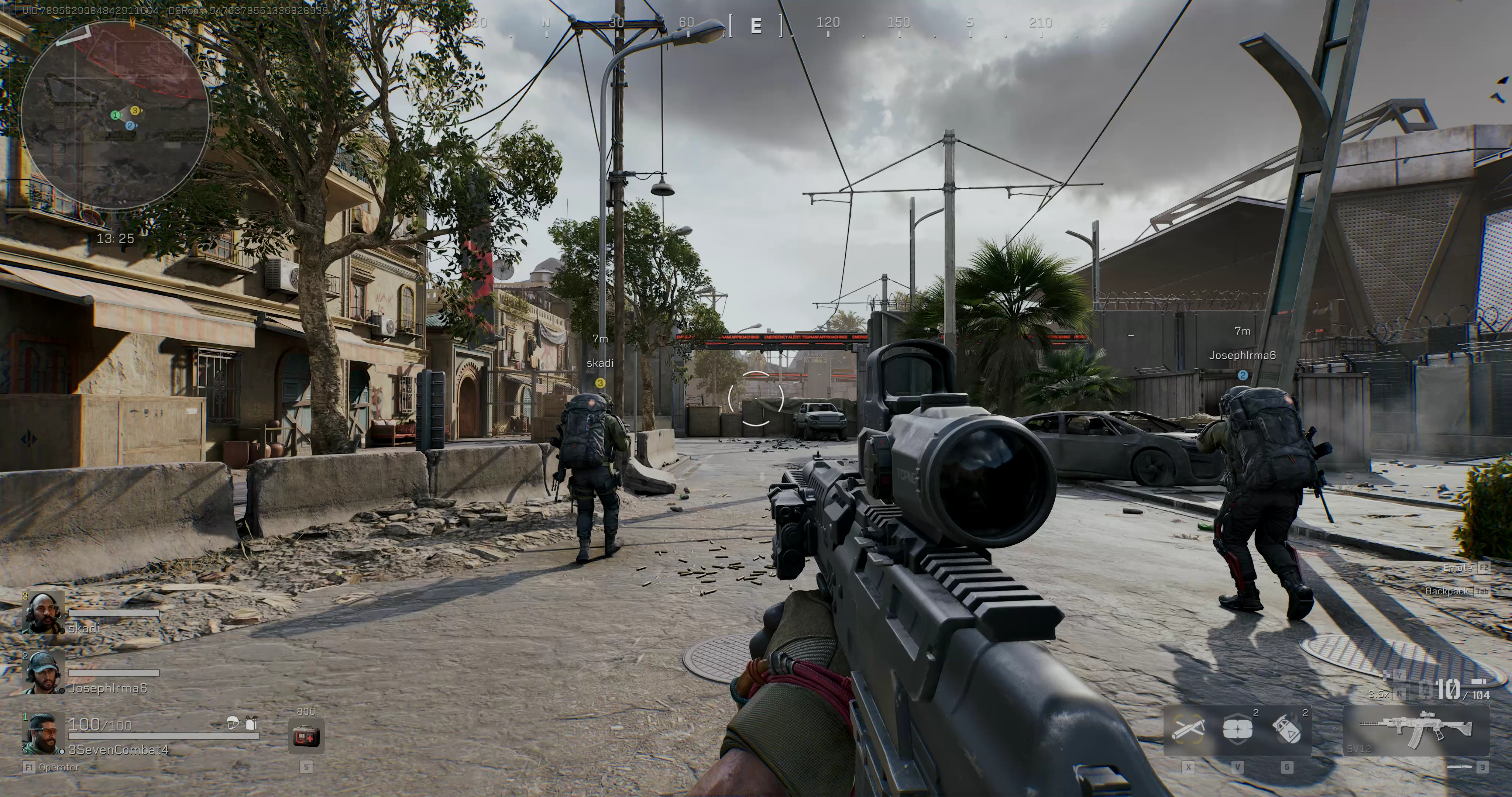Click 3SevenCombat4's own operator portrait
Viewport: 1512px width, 797px height.
click(x=42, y=734)
